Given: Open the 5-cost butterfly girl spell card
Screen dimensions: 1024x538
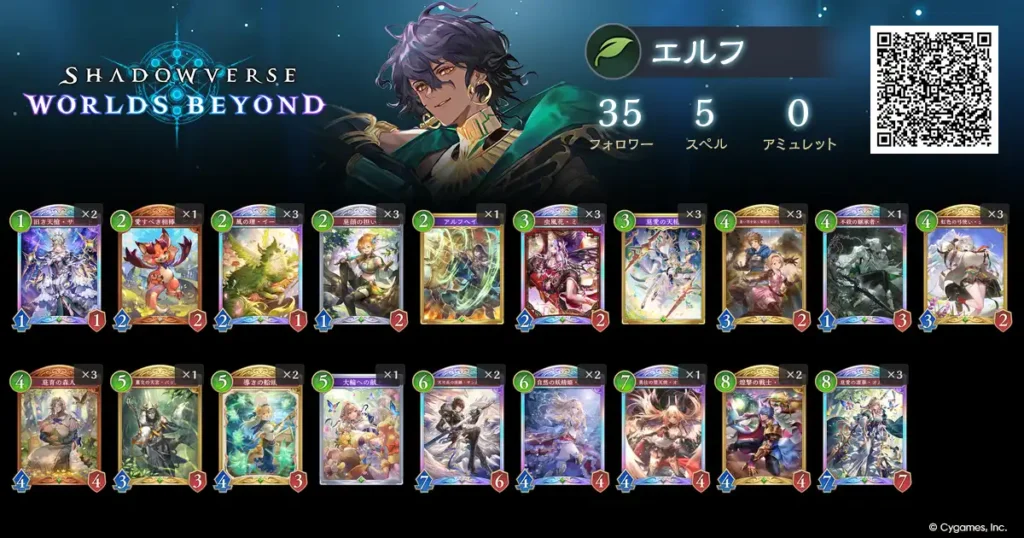Looking at the screenshot, I should pyautogui.click(x=361, y=428).
